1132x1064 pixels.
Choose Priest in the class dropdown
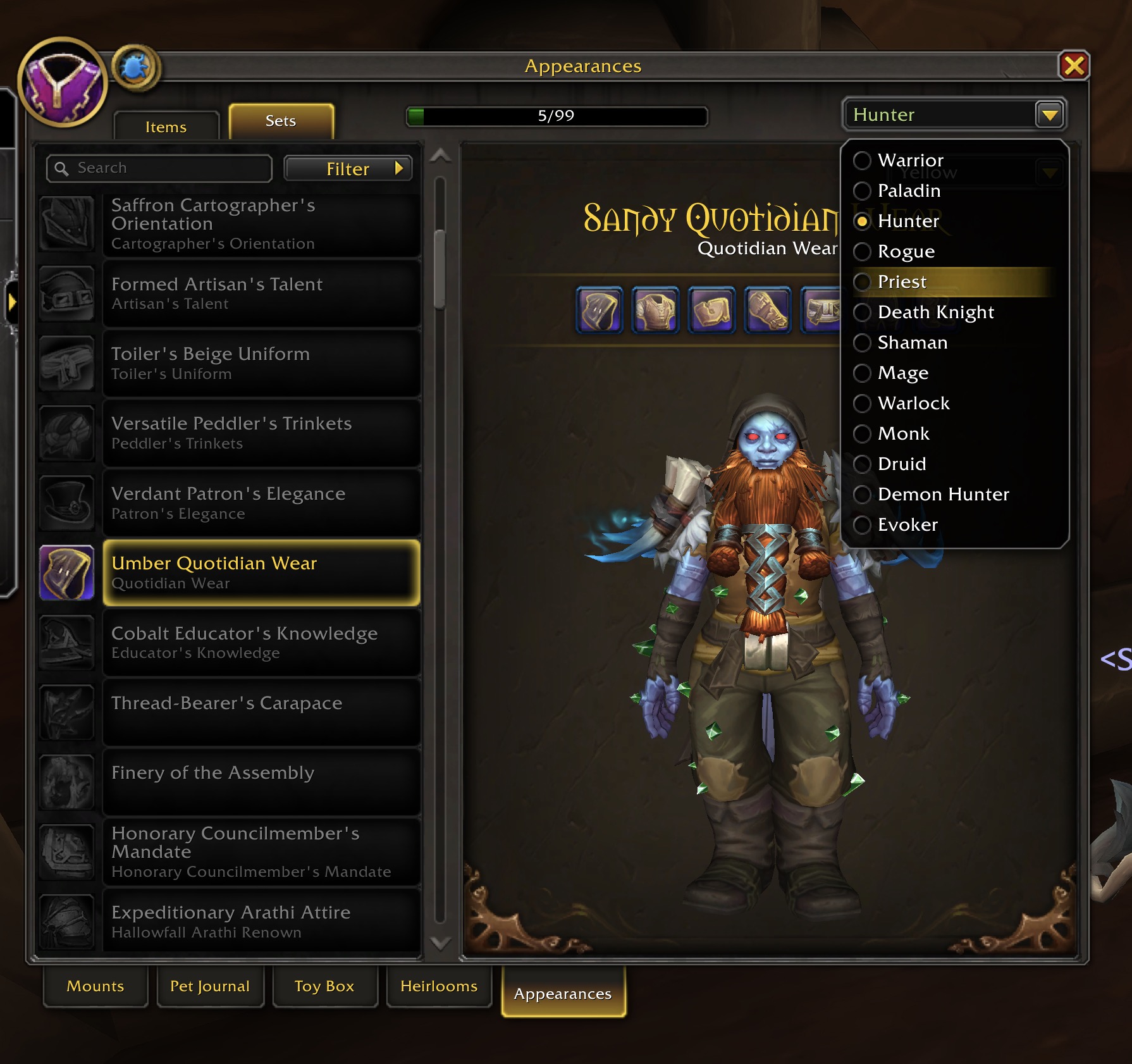click(x=901, y=281)
